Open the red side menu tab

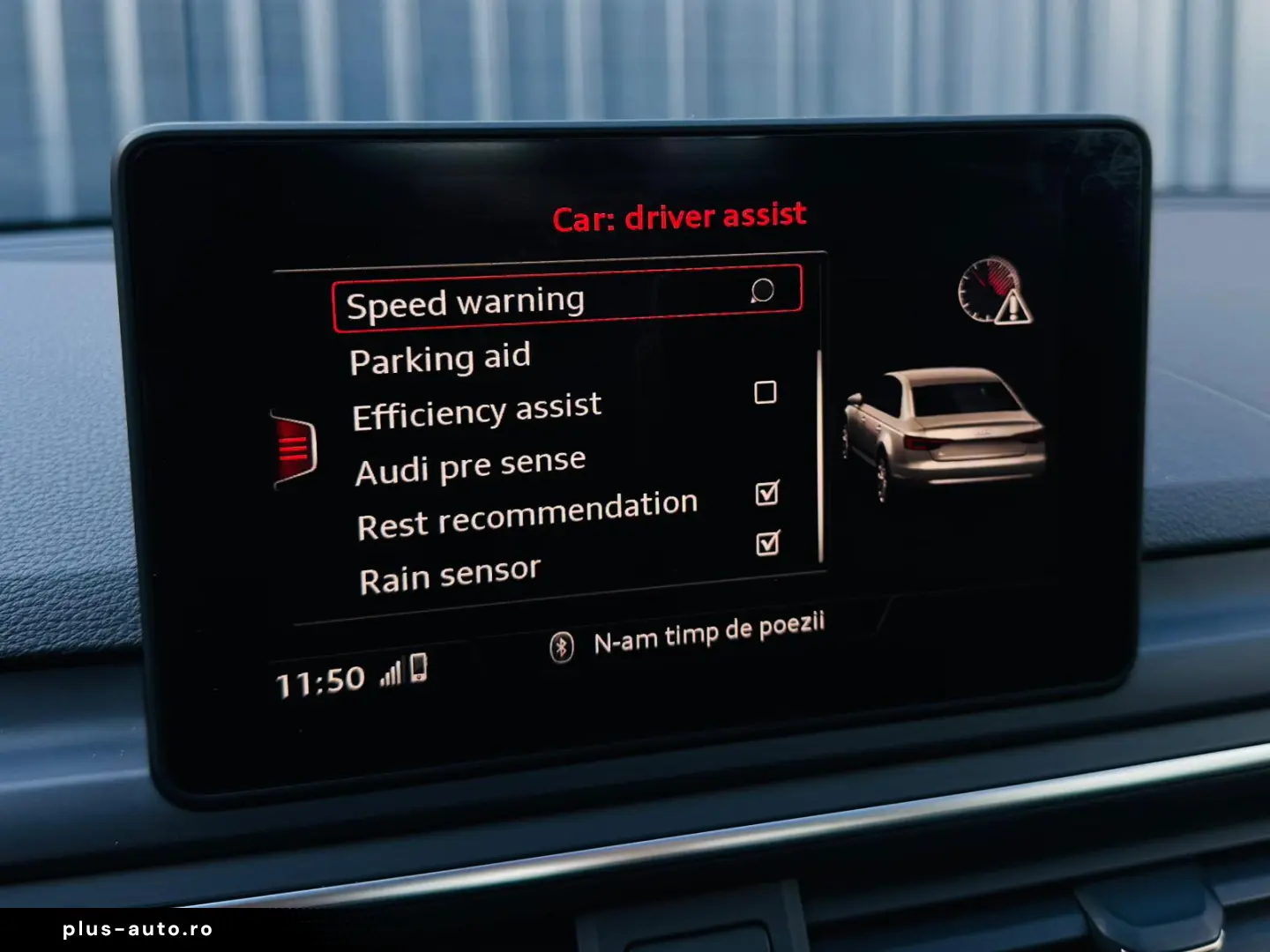pyautogui.click(x=294, y=448)
